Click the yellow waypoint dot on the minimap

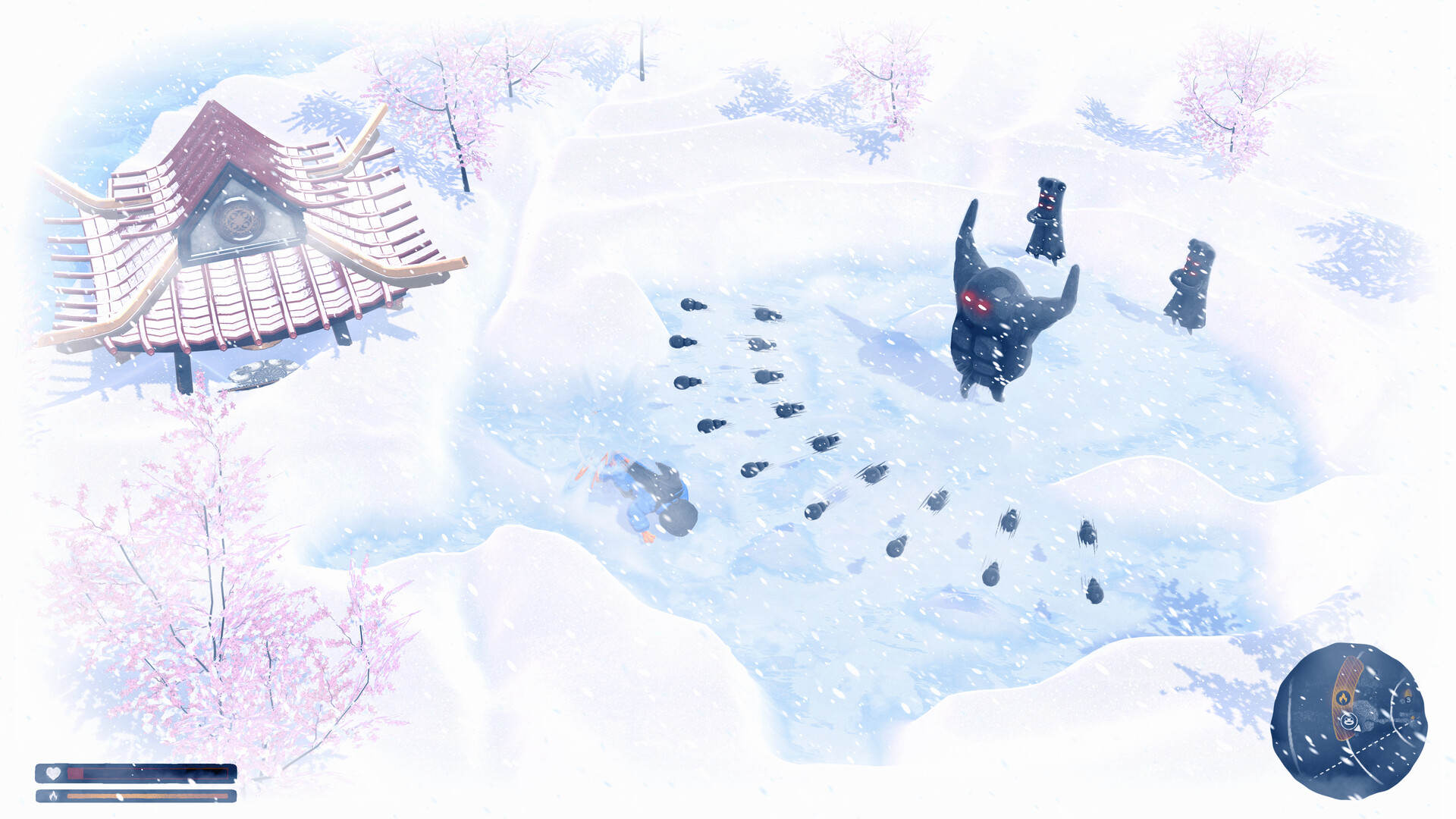click(1413, 718)
